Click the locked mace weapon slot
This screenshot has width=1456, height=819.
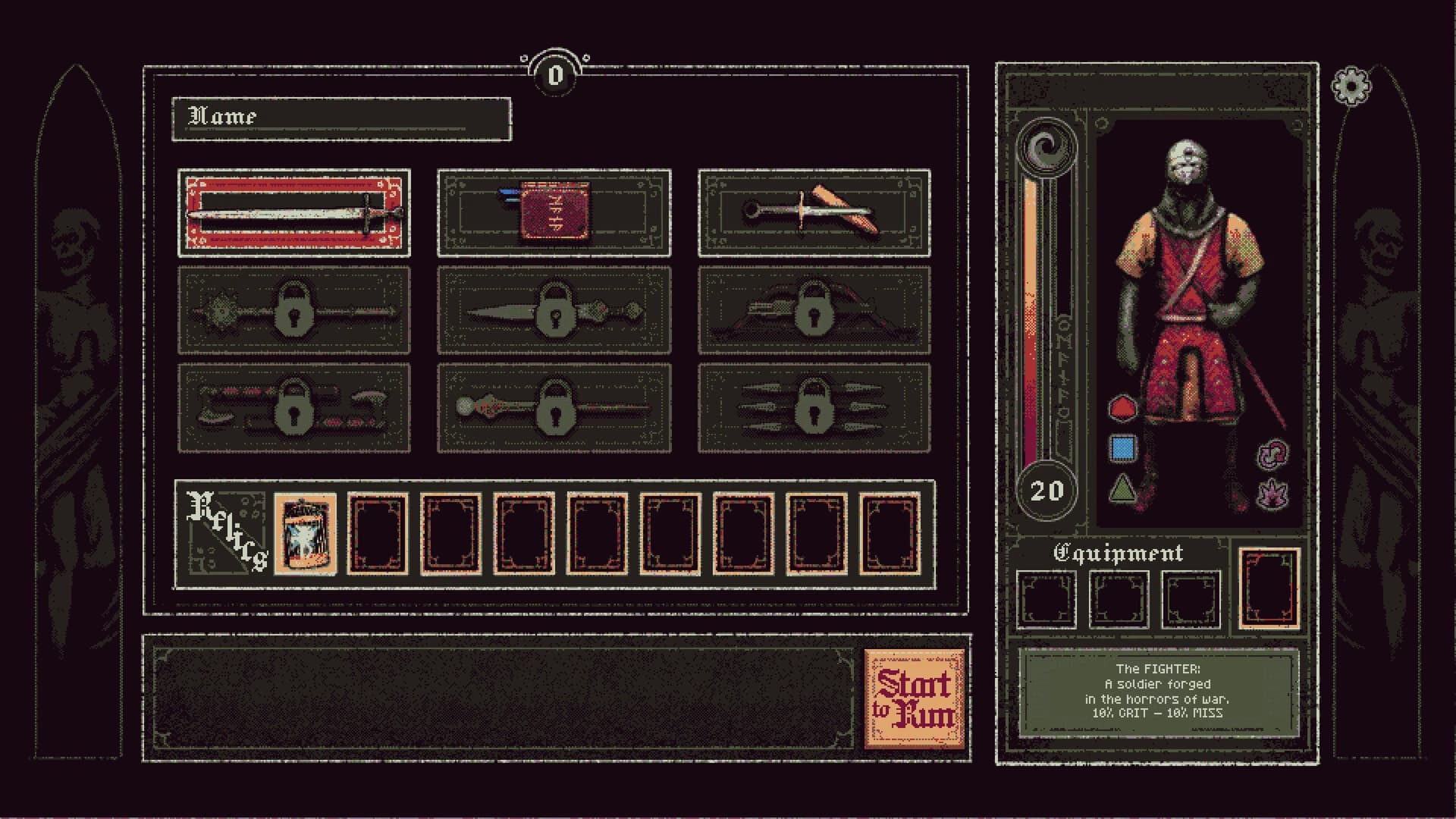click(x=294, y=313)
